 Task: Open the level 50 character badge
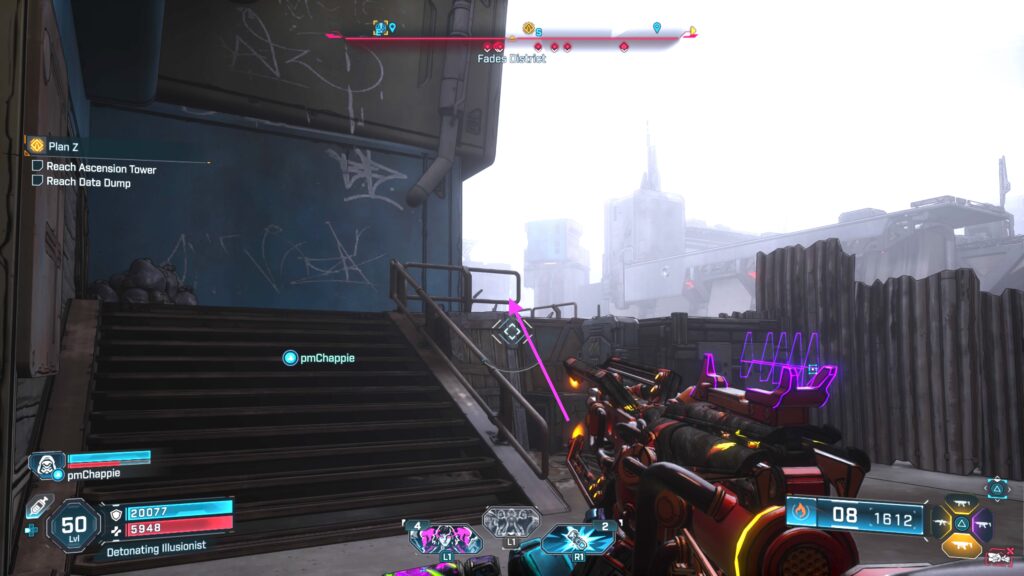[x=74, y=523]
